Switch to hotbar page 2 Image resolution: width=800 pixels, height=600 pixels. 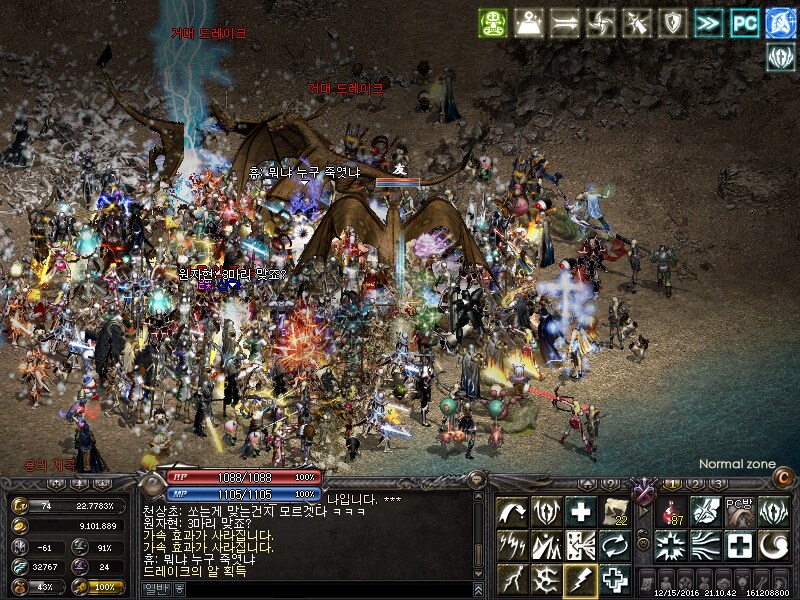pyautogui.click(x=695, y=484)
